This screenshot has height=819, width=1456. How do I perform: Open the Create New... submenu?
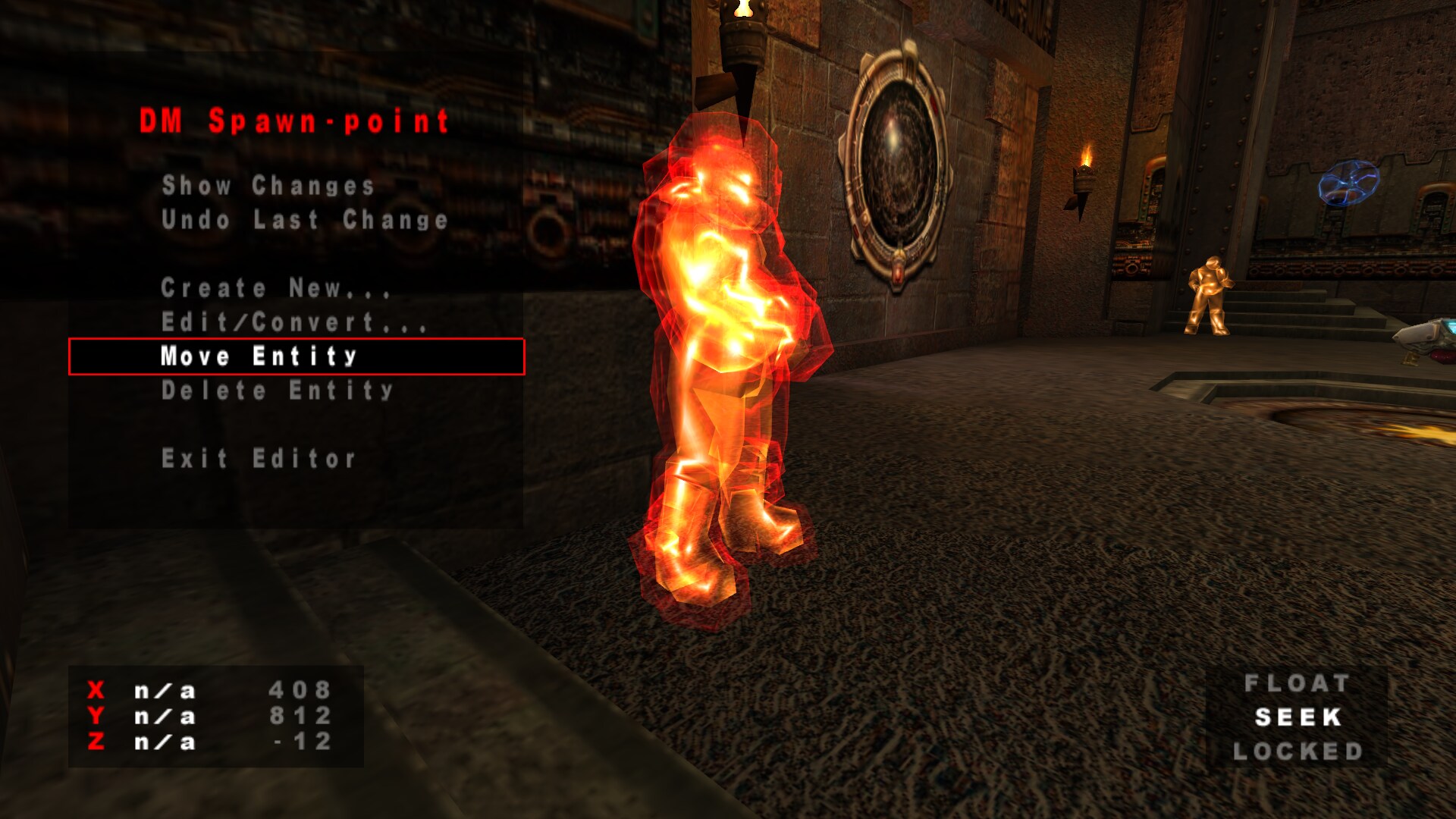click(x=275, y=288)
